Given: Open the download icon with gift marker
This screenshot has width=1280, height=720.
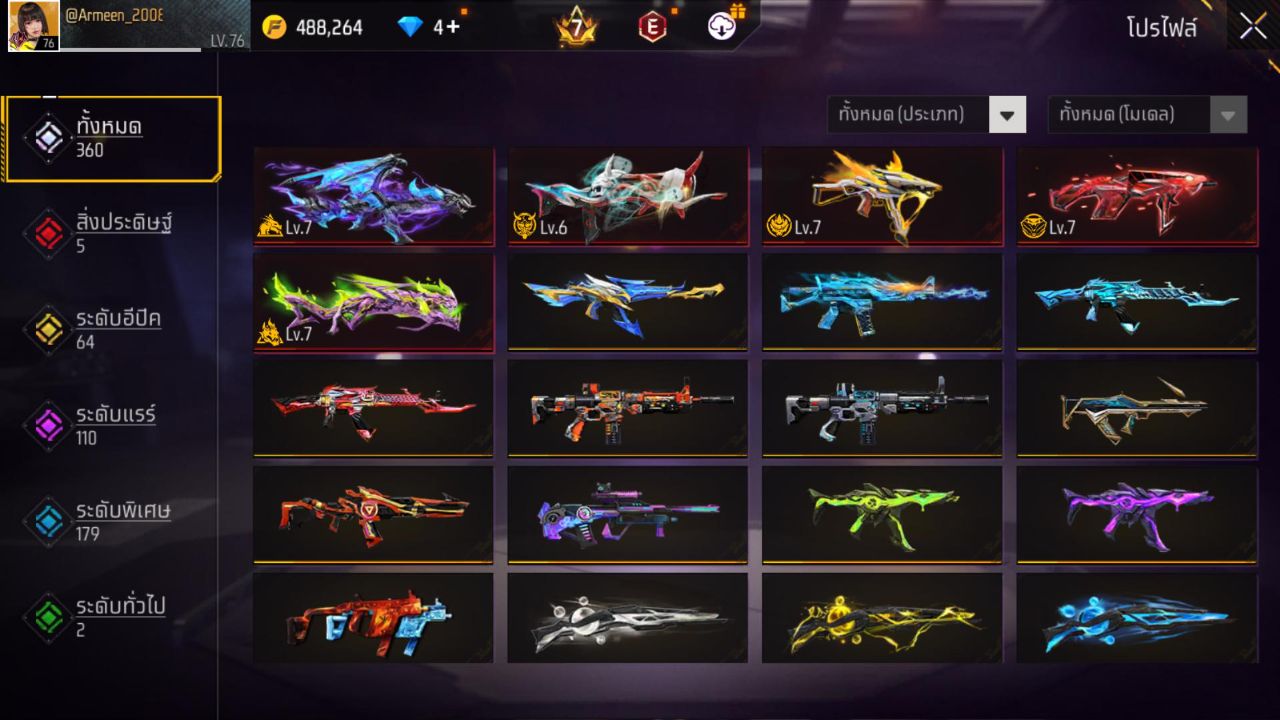Looking at the screenshot, I should (x=722, y=27).
